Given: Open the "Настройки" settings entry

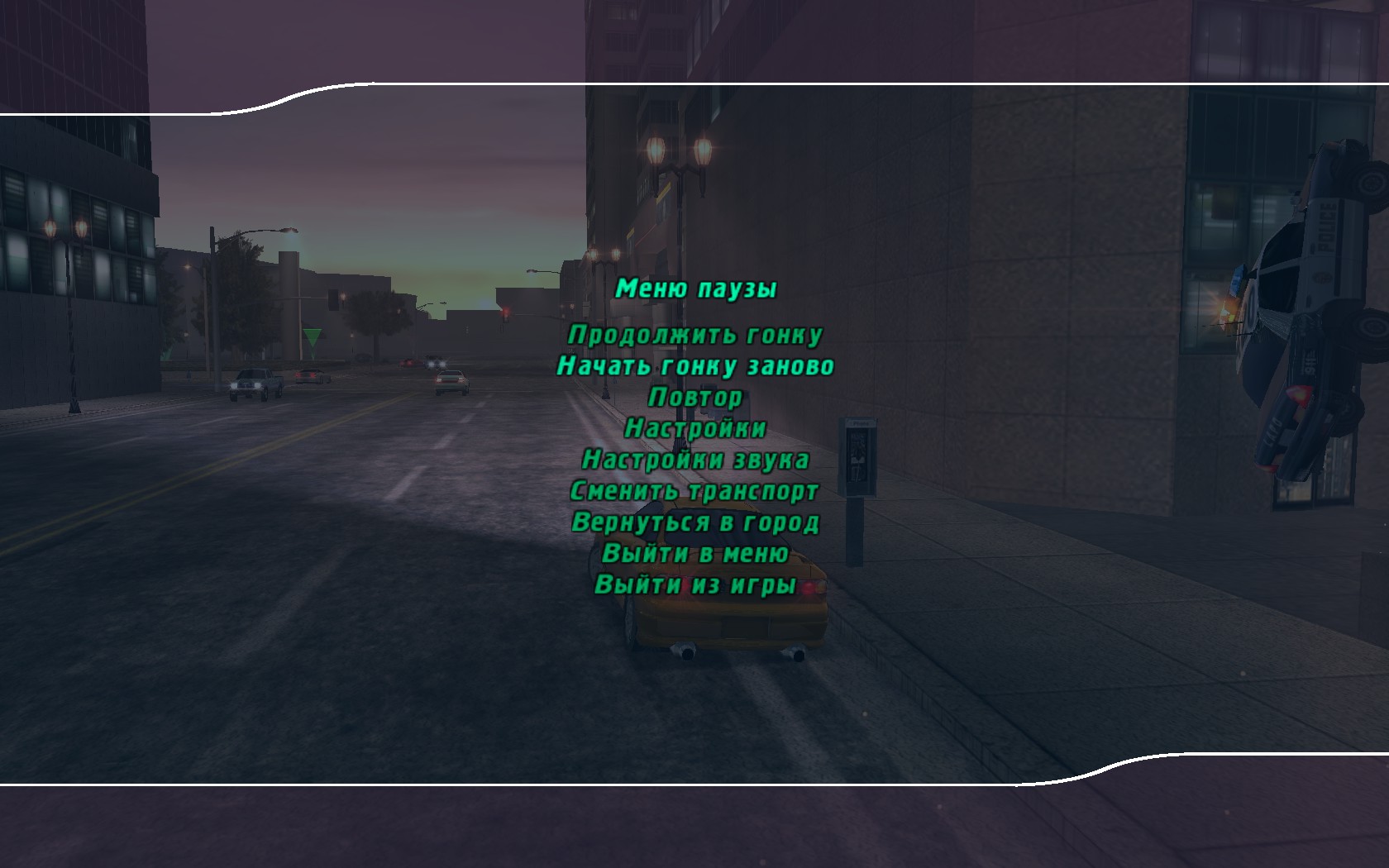Looking at the screenshot, I should click(x=697, y=429).
